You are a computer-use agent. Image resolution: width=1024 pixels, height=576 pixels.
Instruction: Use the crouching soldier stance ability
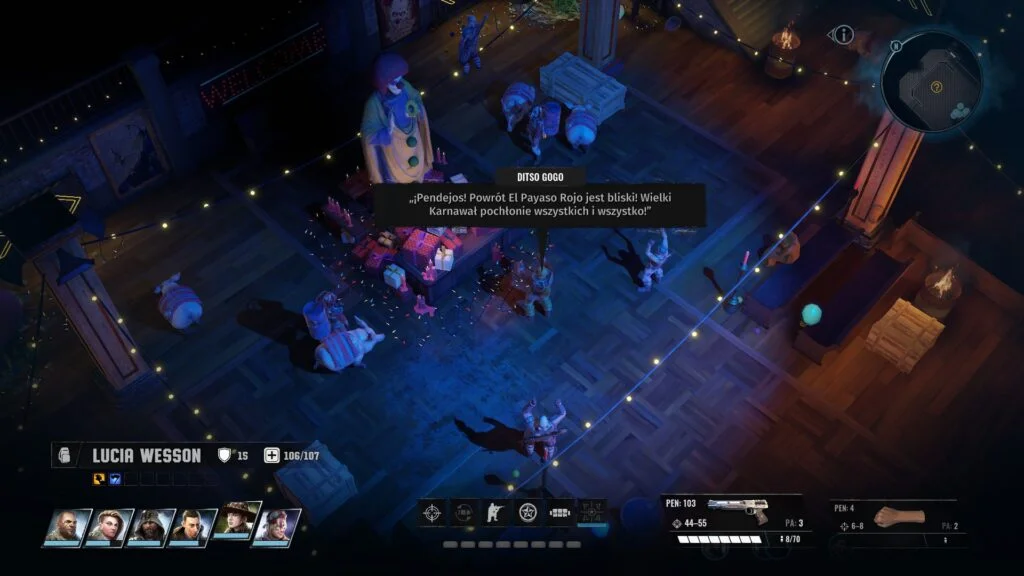click(495, 513)
